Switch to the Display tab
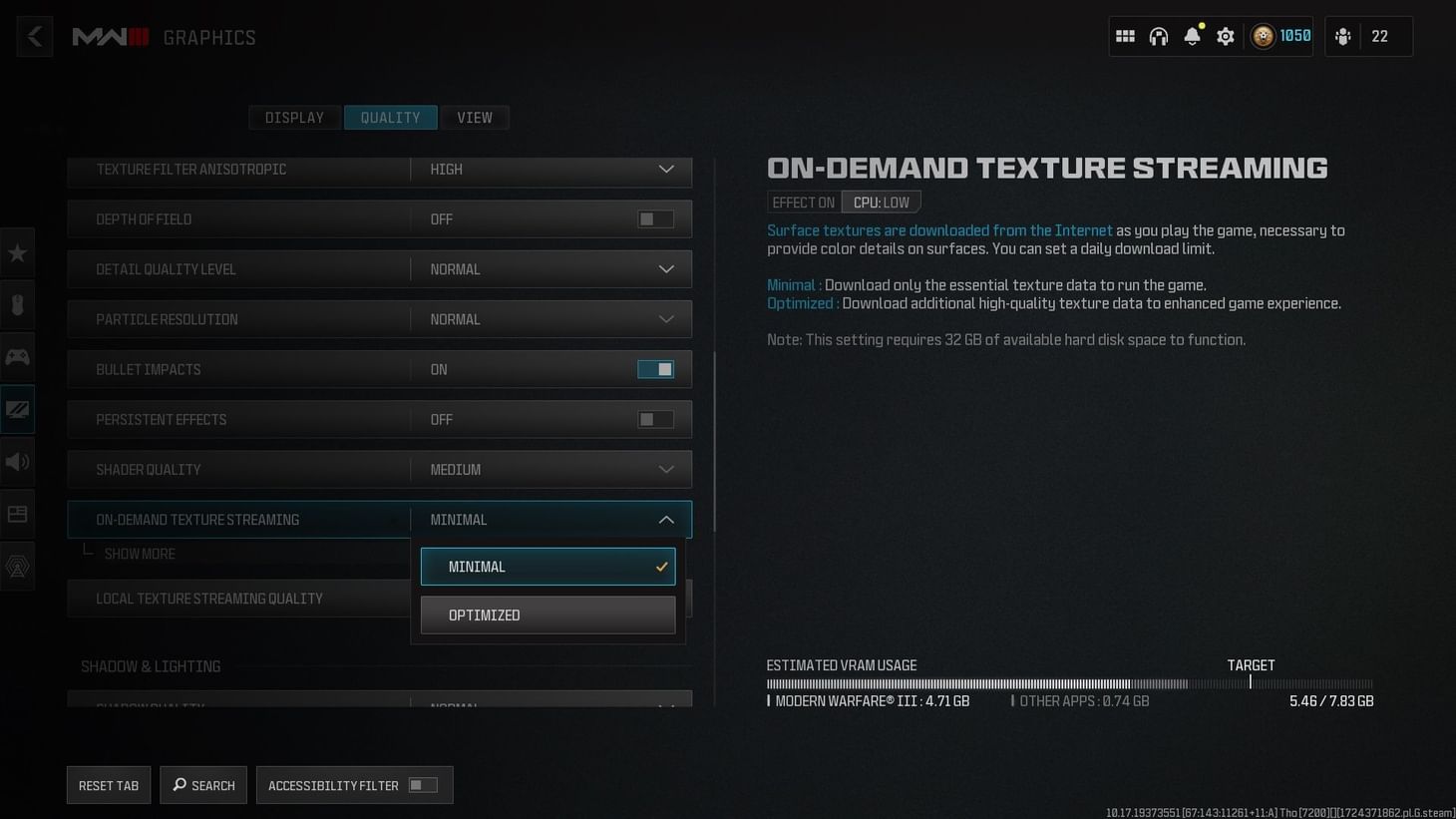Screen dimensions: 1456x819 click(294, 117)
